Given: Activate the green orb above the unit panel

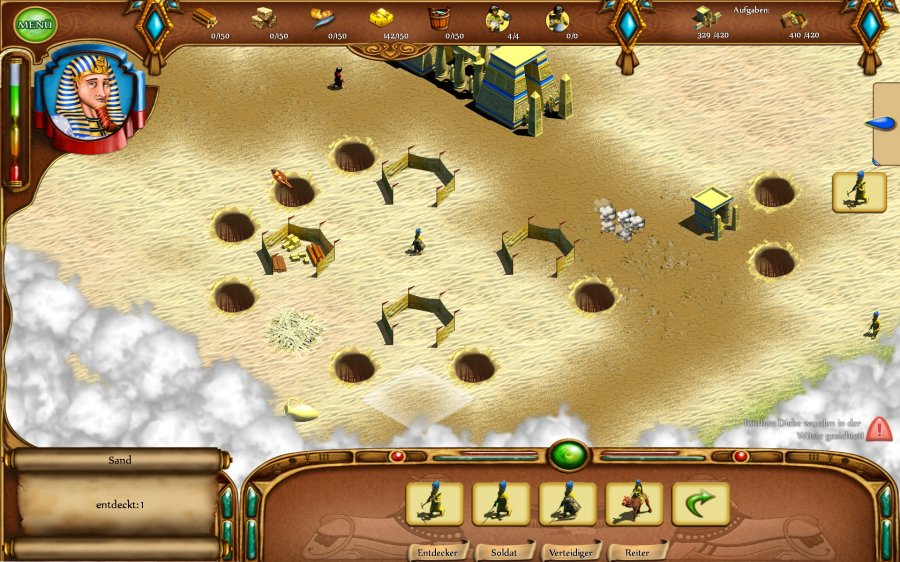Looking at the screenshot, I should 568,455.
